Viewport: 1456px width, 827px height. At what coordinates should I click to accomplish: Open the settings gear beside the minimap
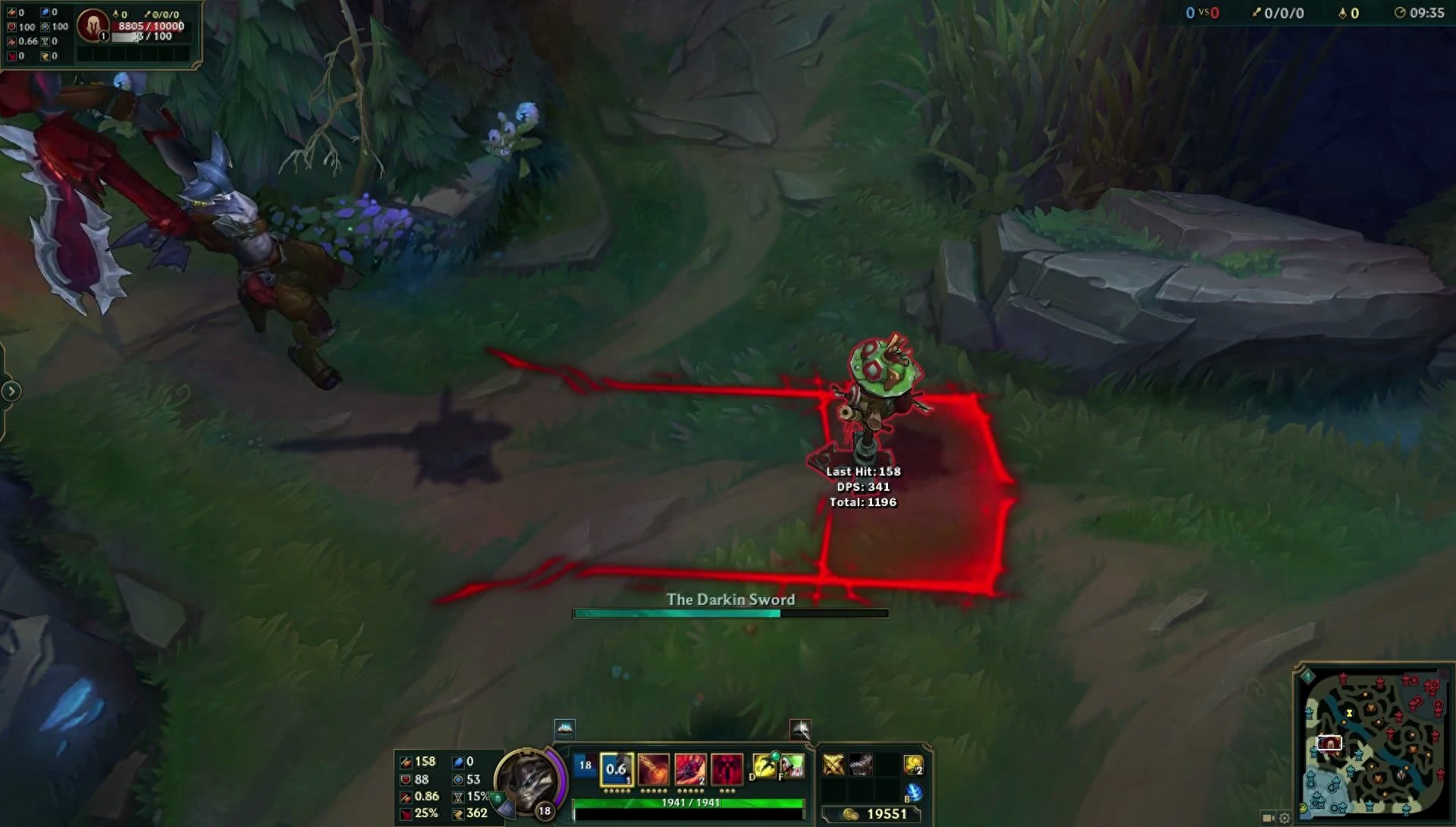(x=1285, y=818)
